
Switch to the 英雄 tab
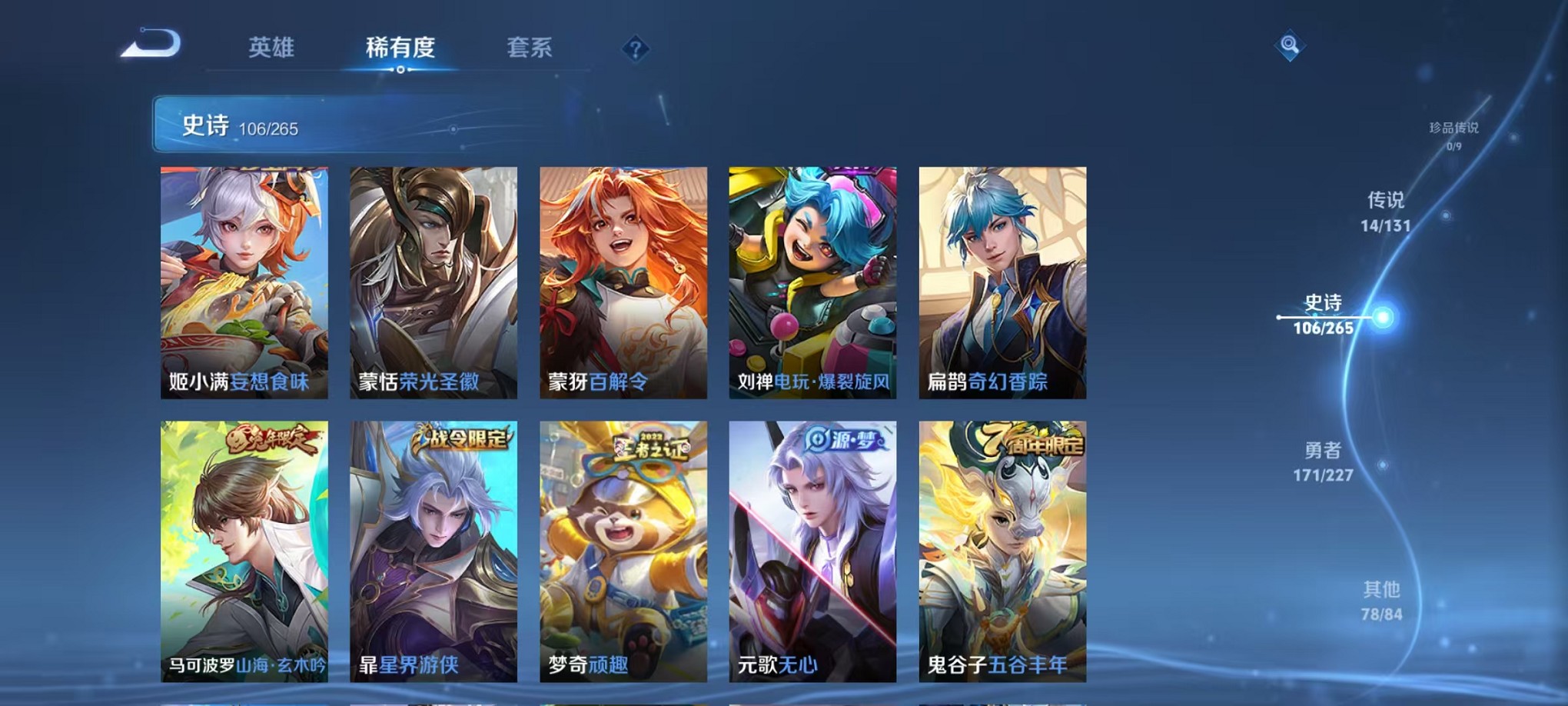tap(273, 48)
